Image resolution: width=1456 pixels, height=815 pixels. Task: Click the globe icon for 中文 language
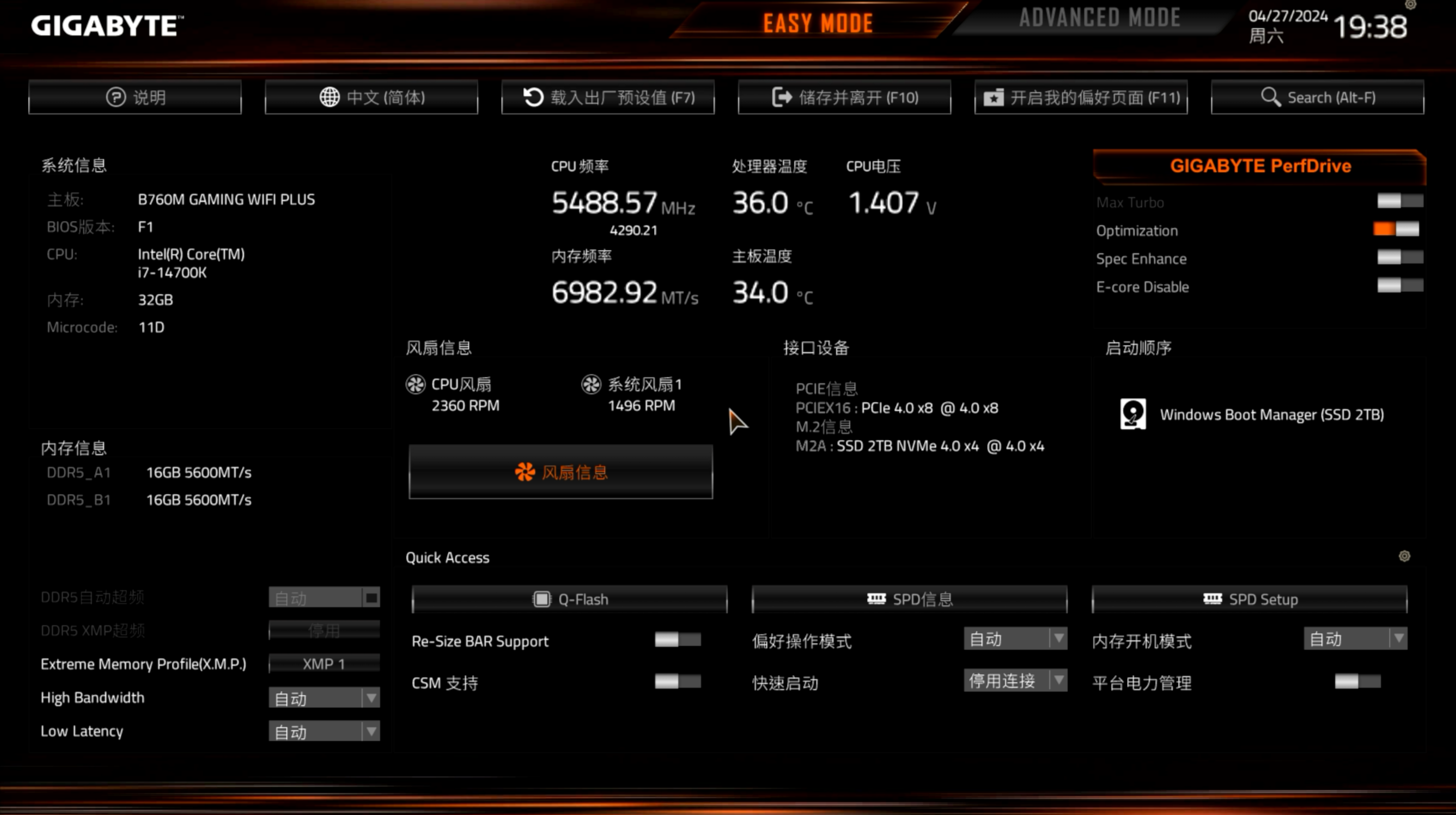click(330, 97)
